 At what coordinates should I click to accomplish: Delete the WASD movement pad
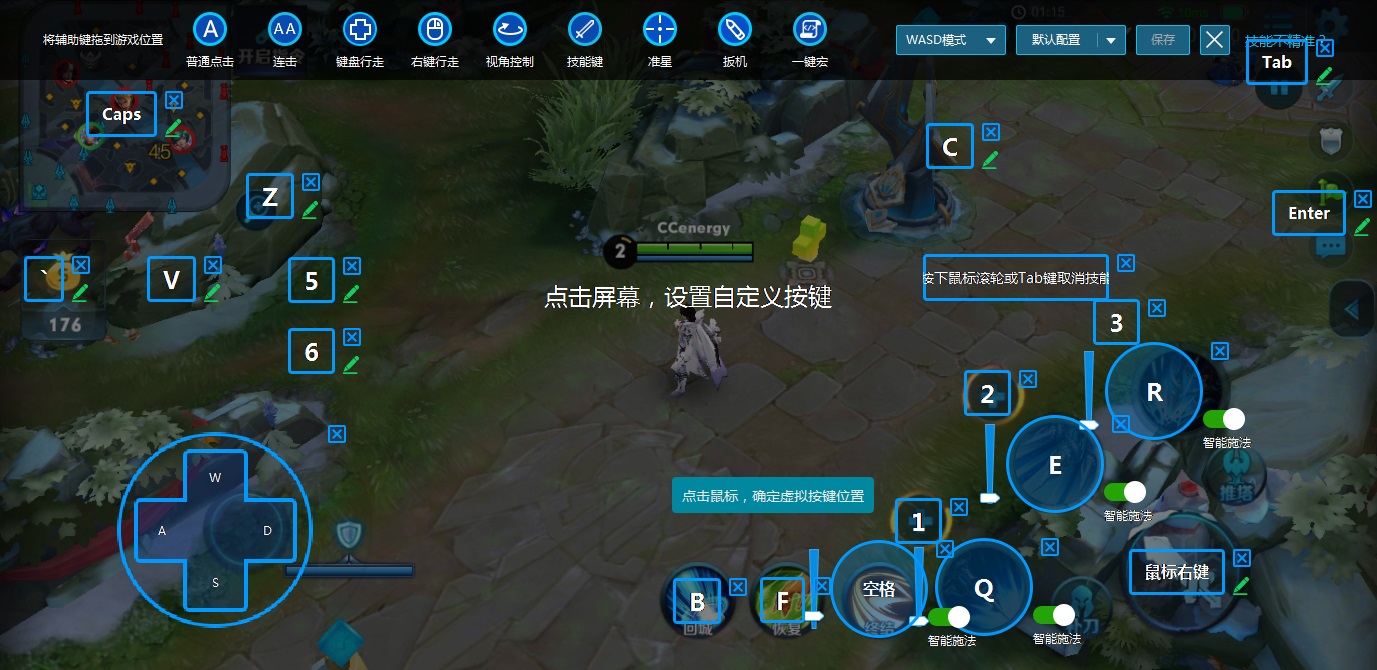pyautogui.click(x=337, y=434)
